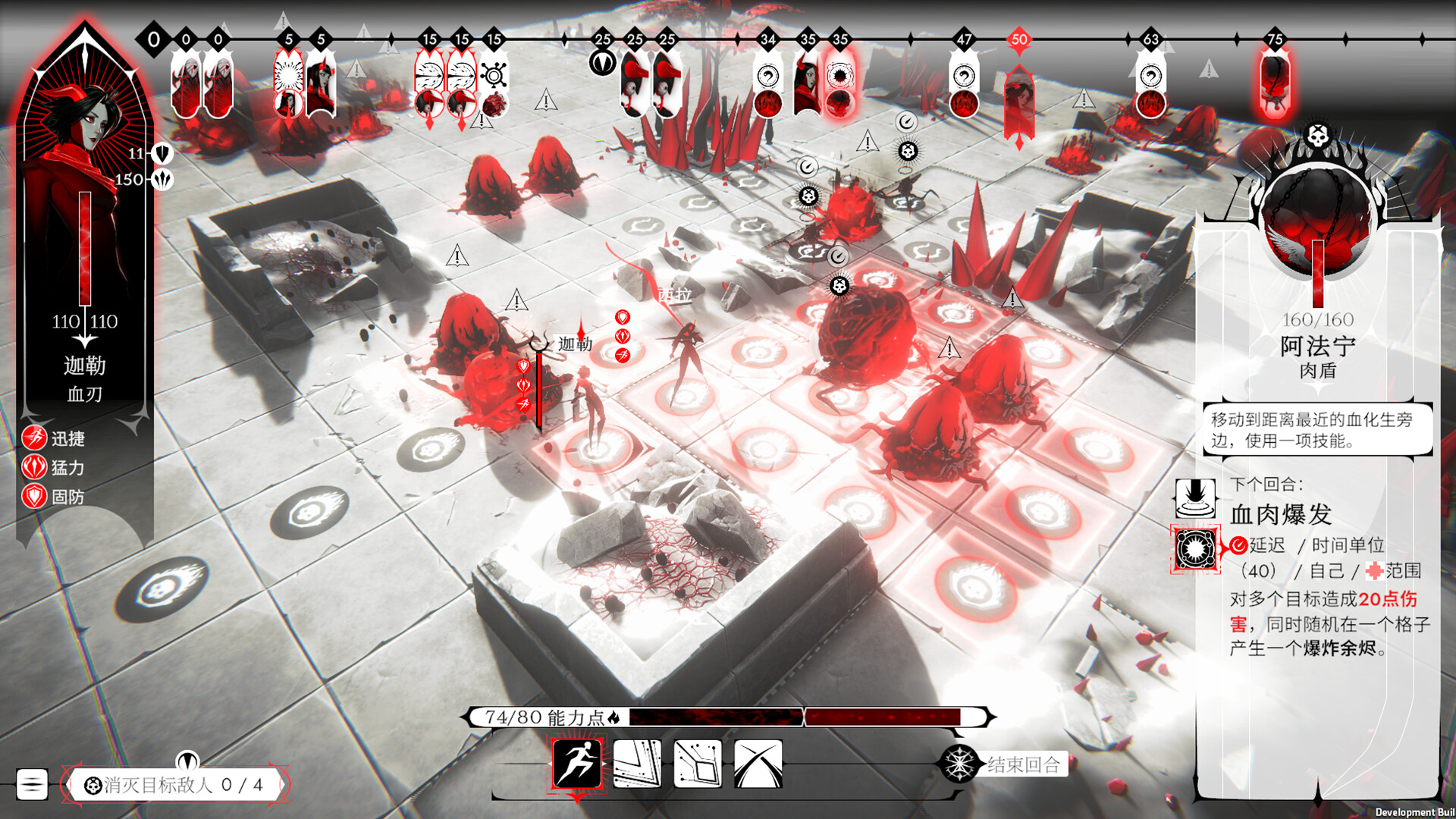
Task: Click the 消灭目标敌人 objective tracker
Action: 175,785
